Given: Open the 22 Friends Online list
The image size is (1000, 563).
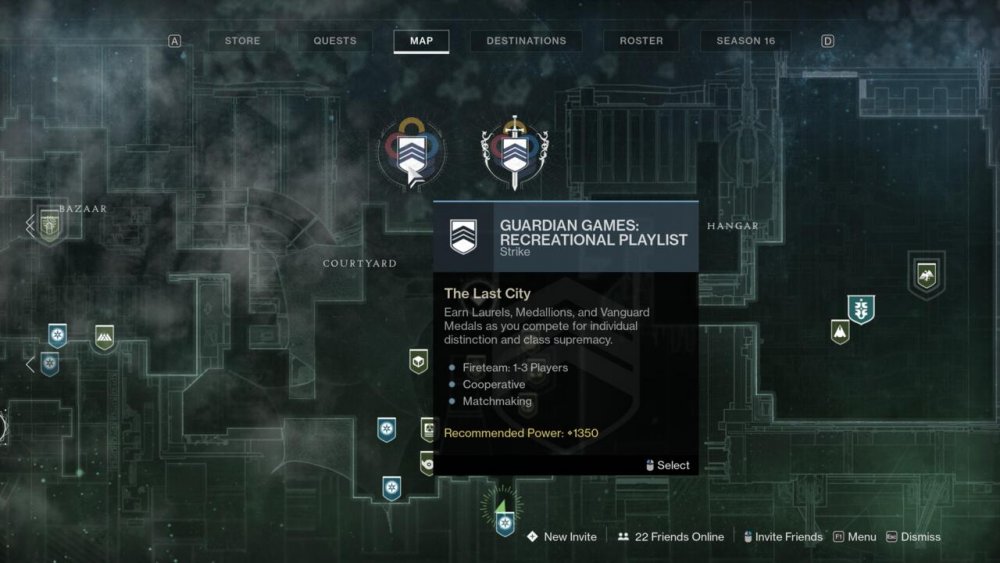Looking at the screenshot, I should coord(671,537).
